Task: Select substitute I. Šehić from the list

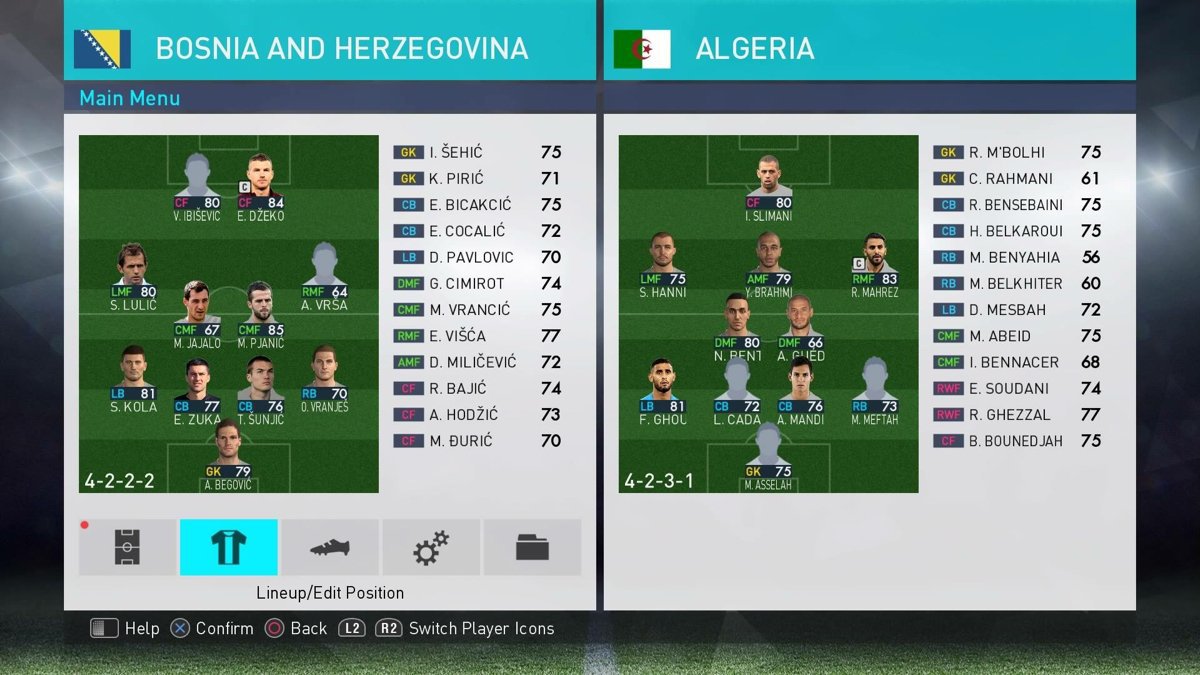Action: coord(477,153)
